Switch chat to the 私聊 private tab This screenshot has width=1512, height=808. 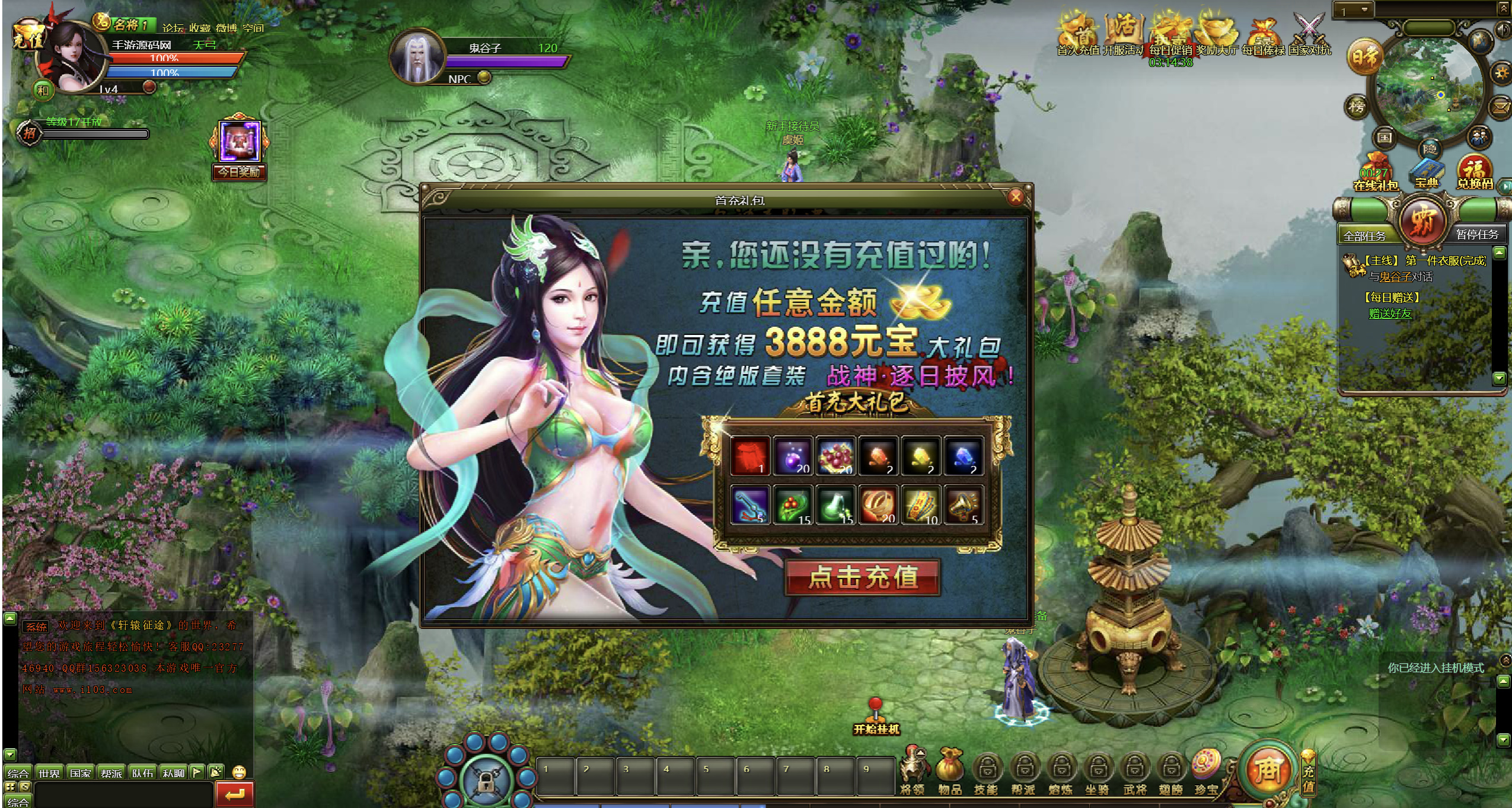tap(174, 773)
